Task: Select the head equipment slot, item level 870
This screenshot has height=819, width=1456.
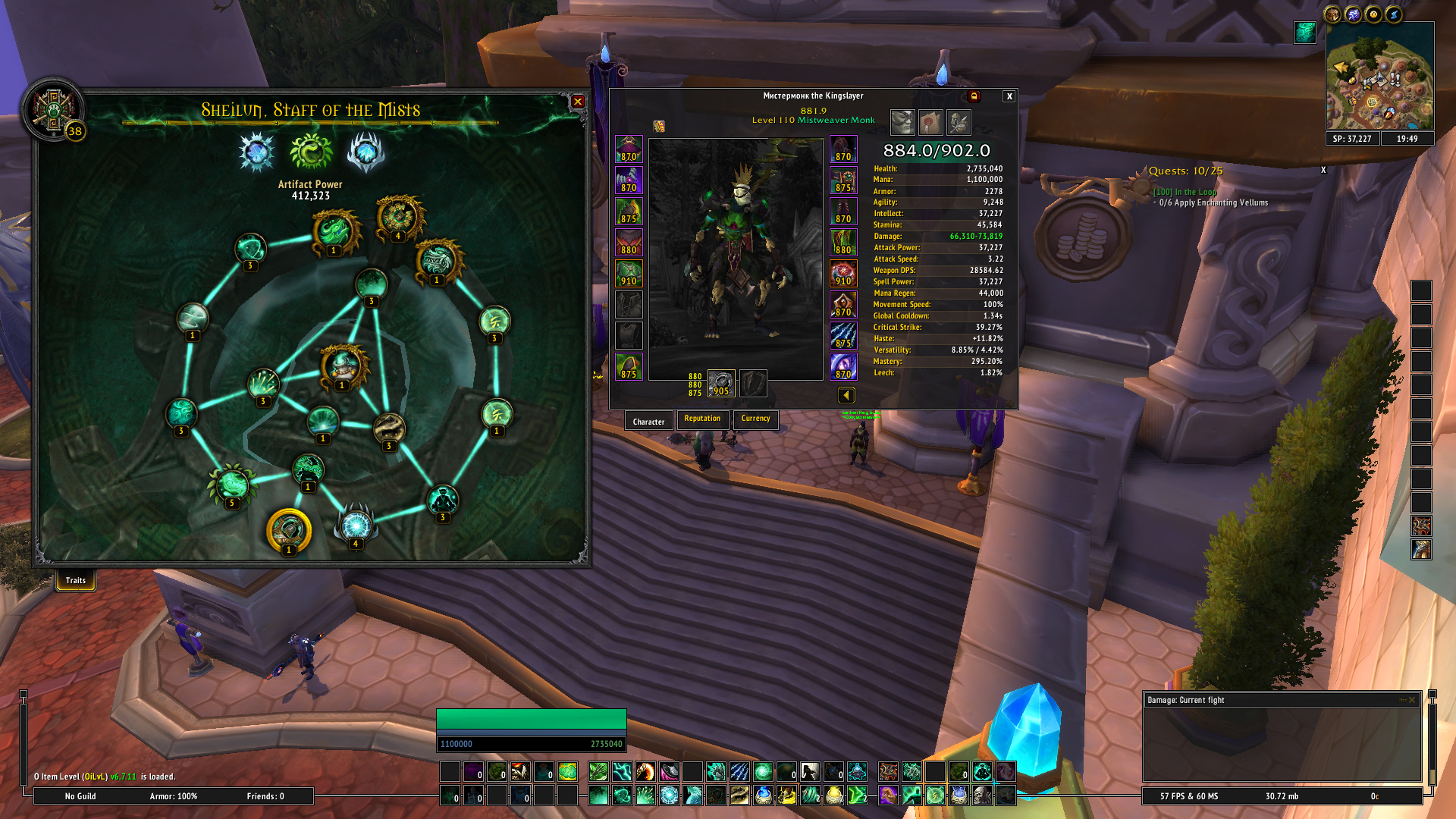Action: coord(629,149)
